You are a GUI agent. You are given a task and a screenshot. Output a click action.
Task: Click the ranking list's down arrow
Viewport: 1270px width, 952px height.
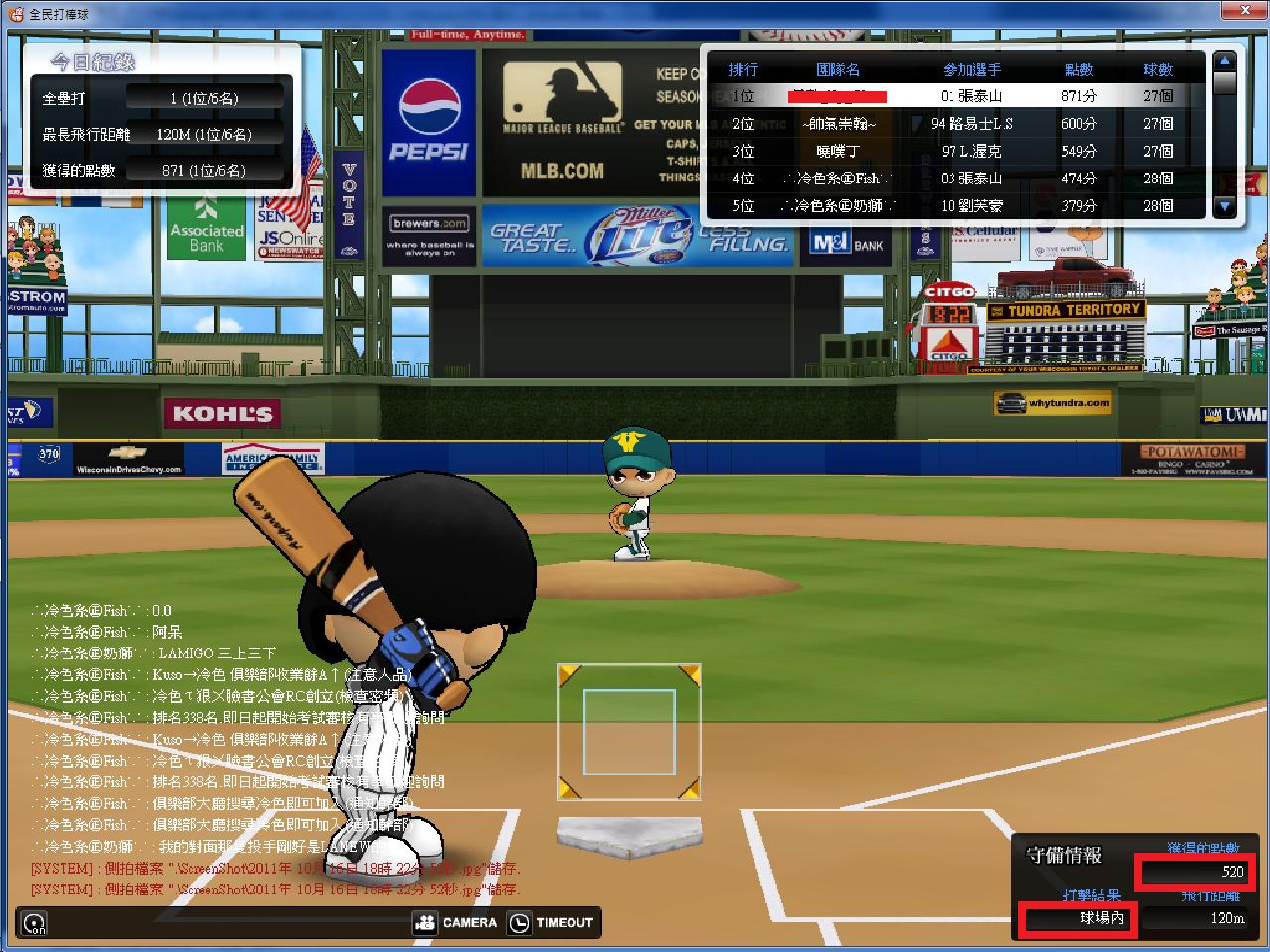(x=1225, y=206)
